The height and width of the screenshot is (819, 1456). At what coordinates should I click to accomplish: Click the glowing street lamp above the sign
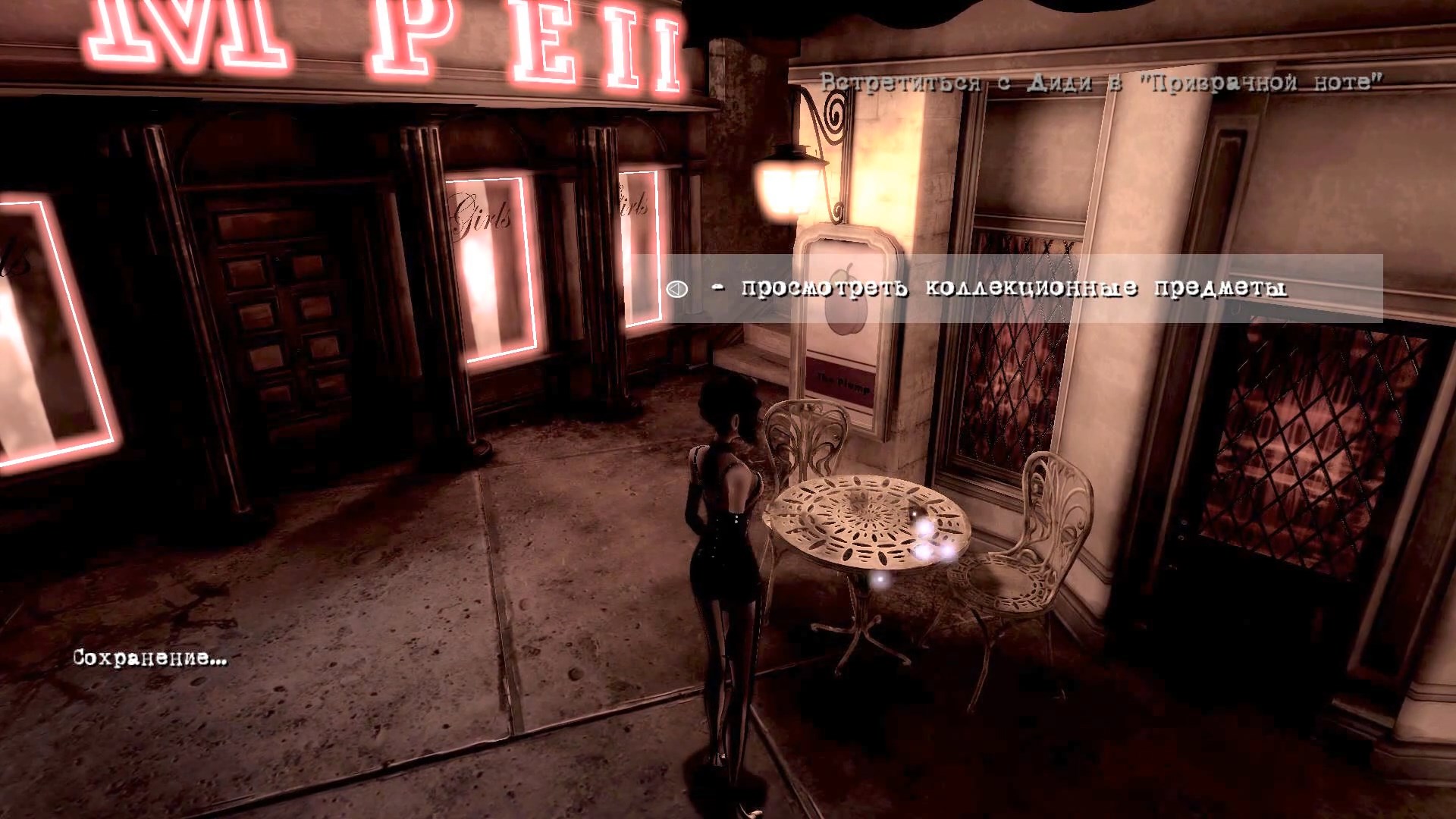[x=785, y=182]
